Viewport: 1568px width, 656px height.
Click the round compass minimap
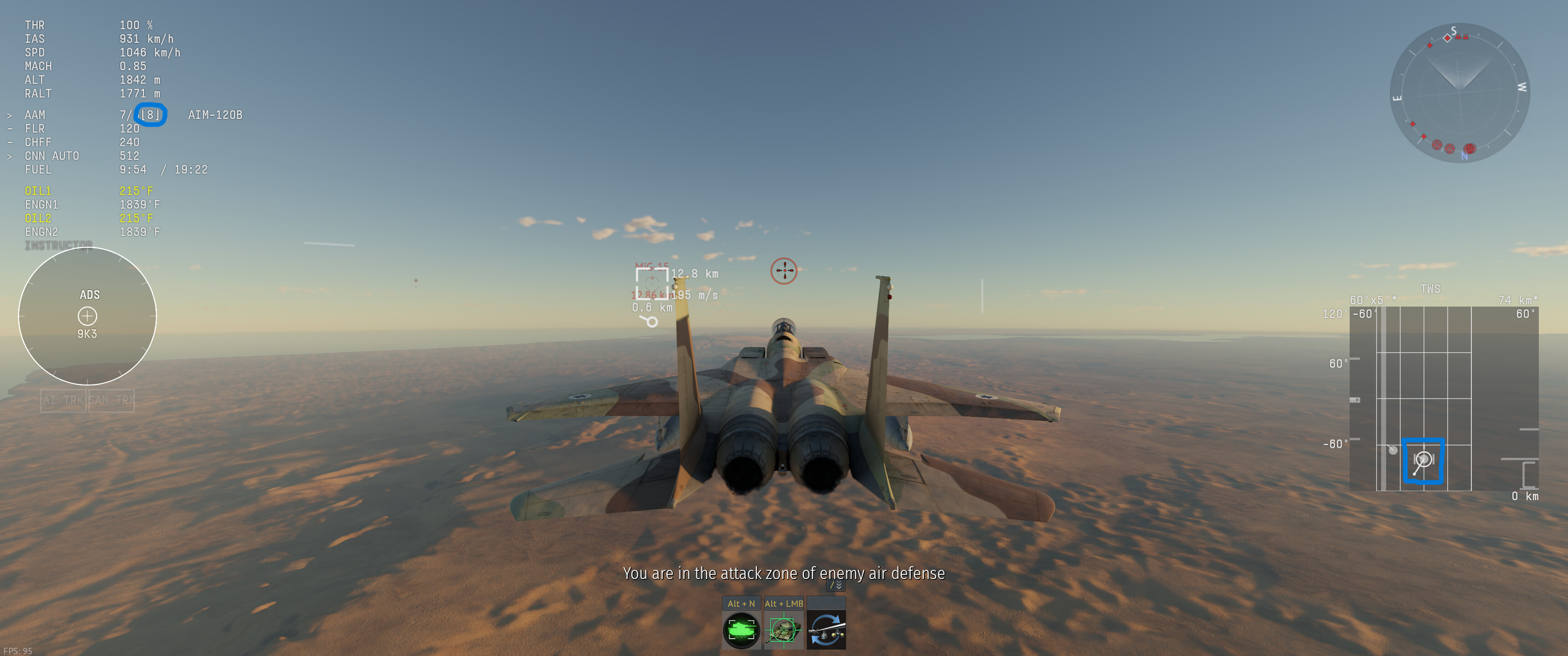pyautogui.click(x=1459, y=93)
